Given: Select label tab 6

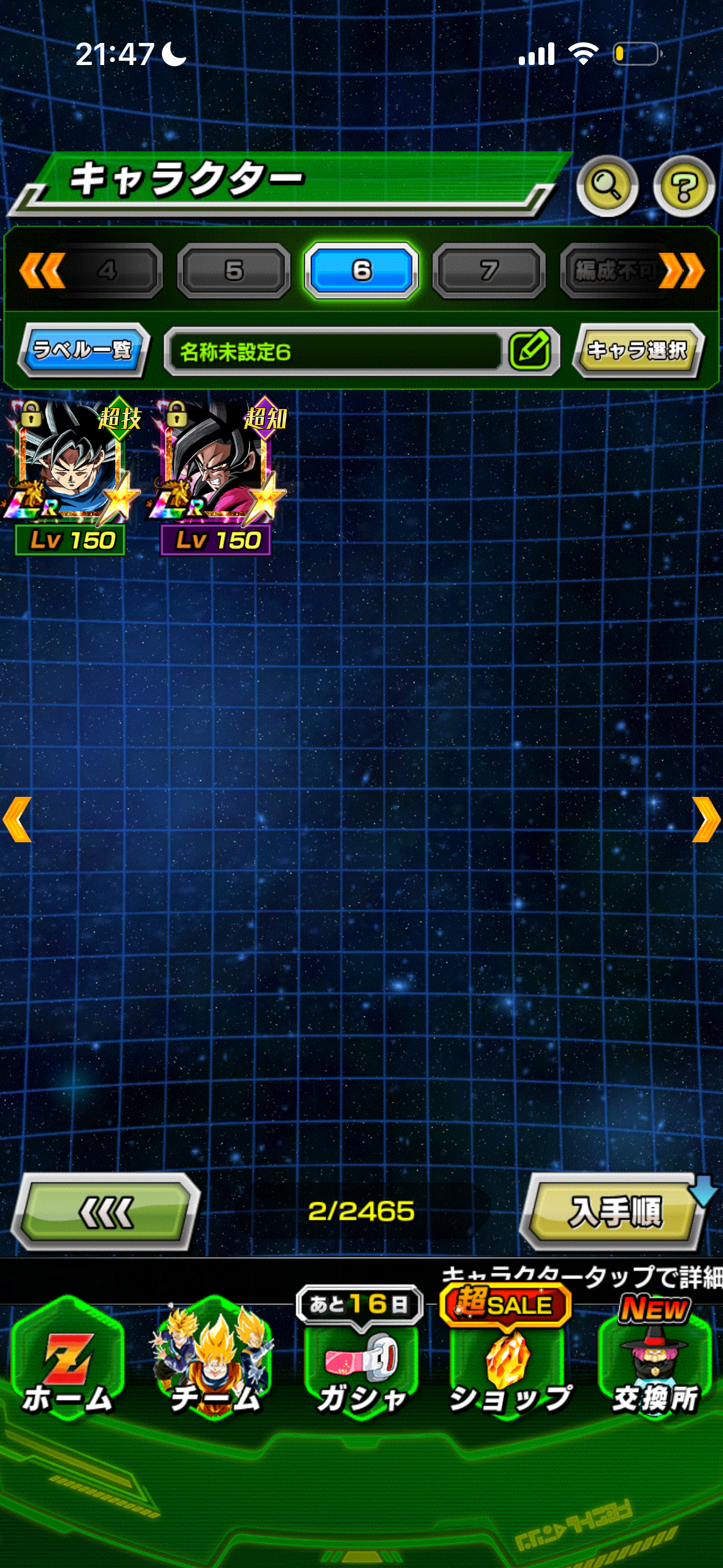Looking at the screenshot, I should pos(361,271).
